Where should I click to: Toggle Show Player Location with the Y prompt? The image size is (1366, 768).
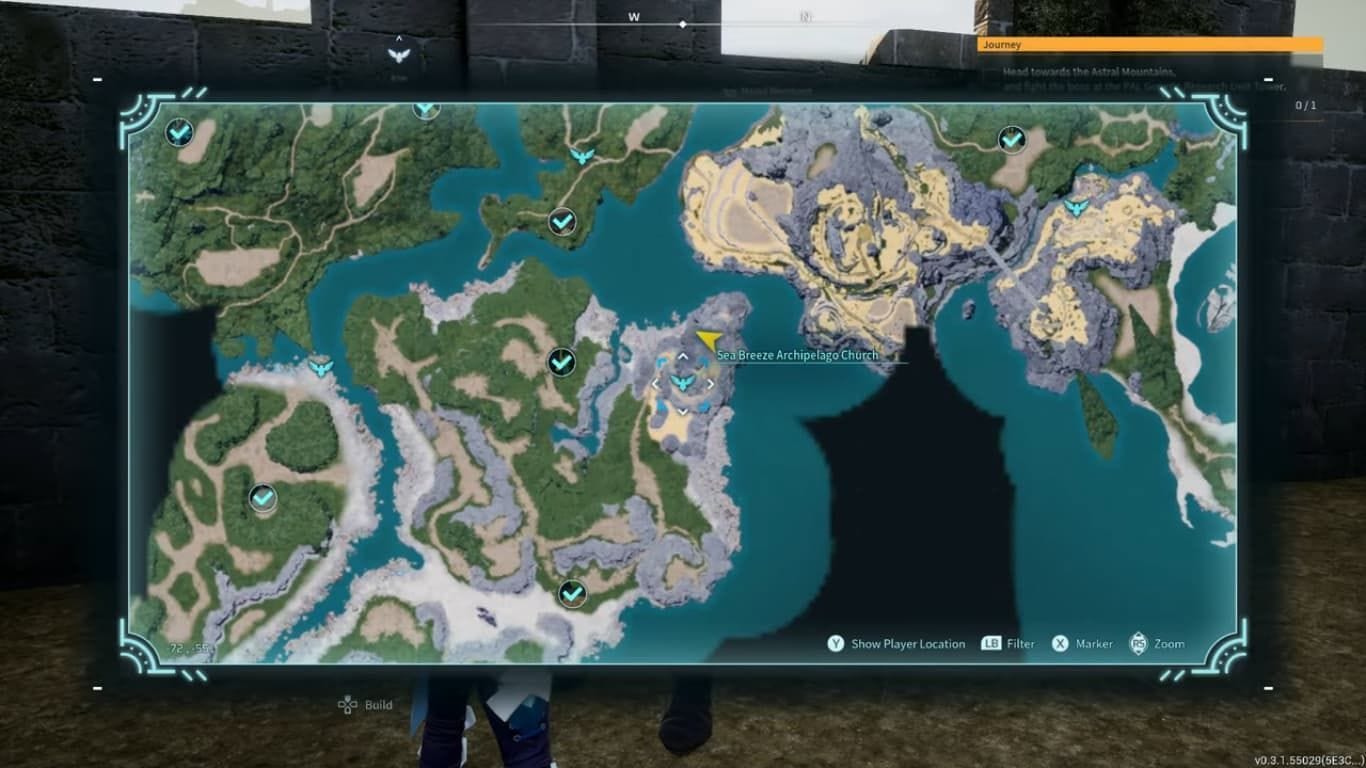[x=890, y=644]
